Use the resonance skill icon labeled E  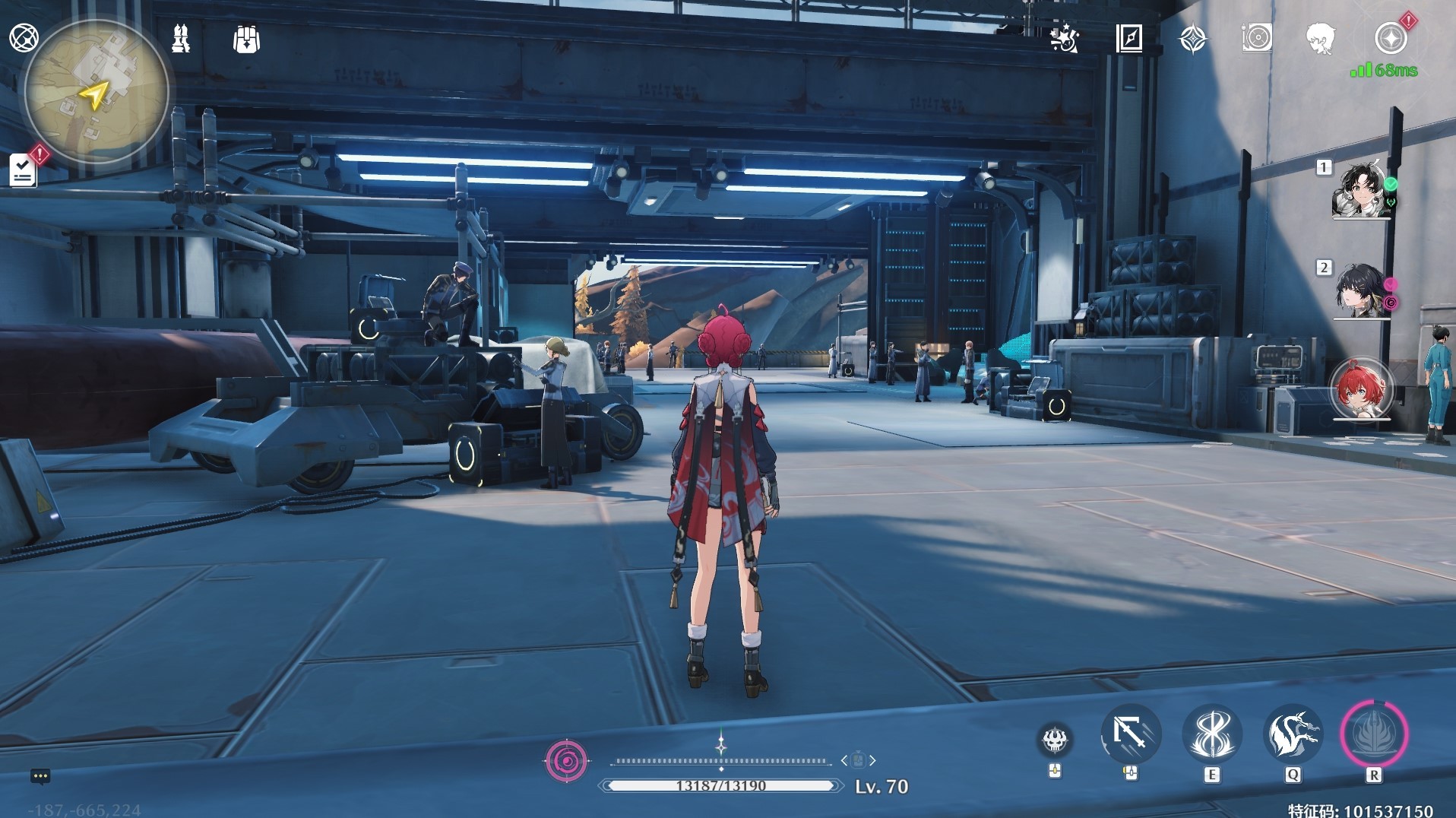coord(1212,734)
